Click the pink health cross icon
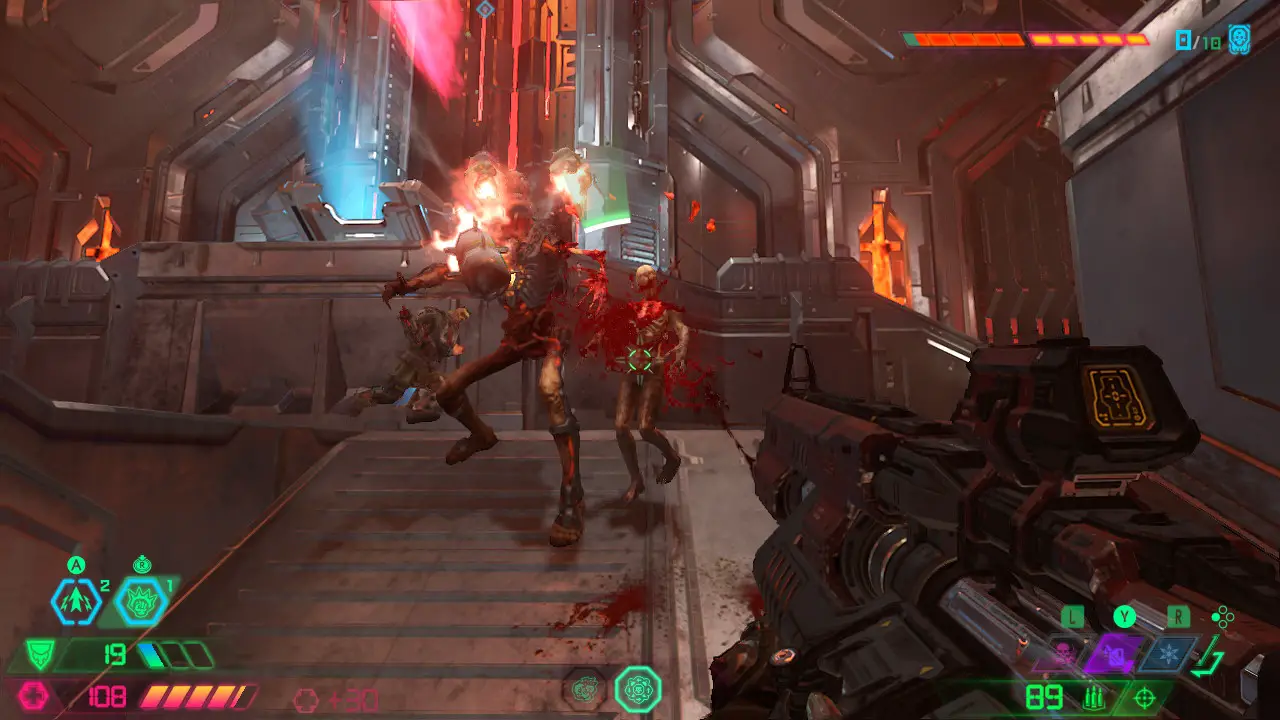 click(x=33, y=696)
